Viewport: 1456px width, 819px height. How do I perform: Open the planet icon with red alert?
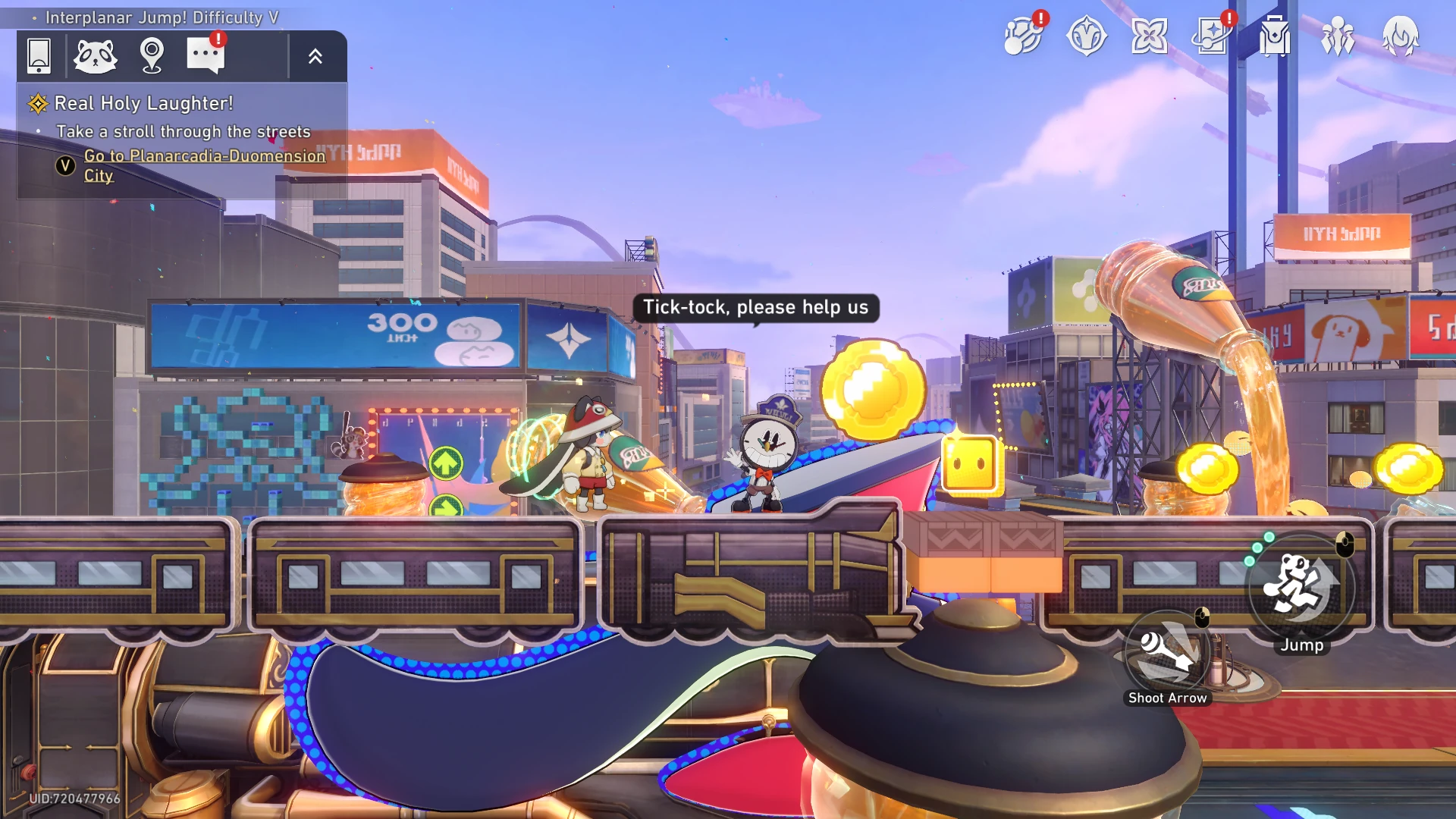(1023, 36)
